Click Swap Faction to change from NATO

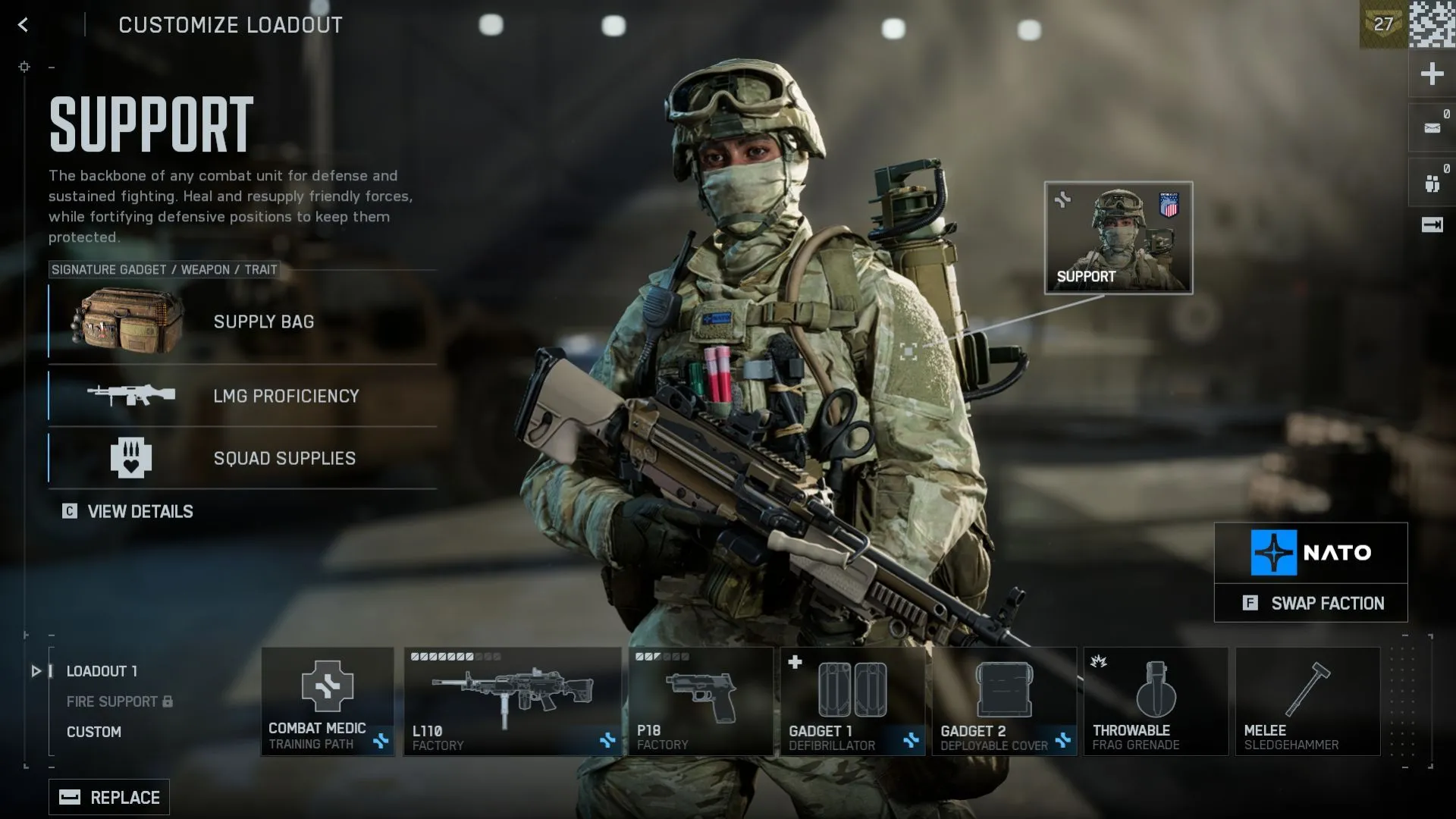(x=1312, y=603)
